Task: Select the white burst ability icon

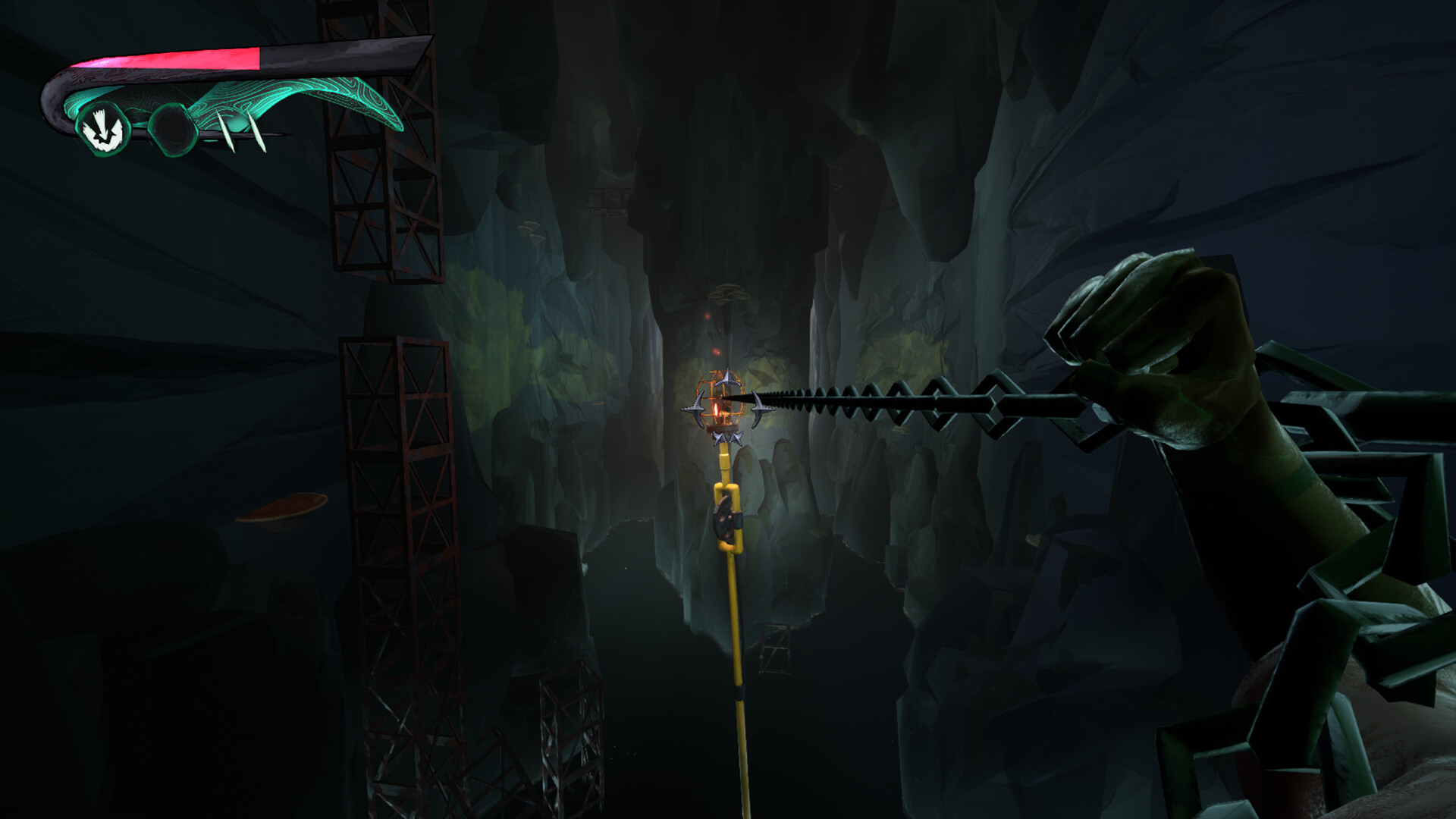Action: click(103, 130)
